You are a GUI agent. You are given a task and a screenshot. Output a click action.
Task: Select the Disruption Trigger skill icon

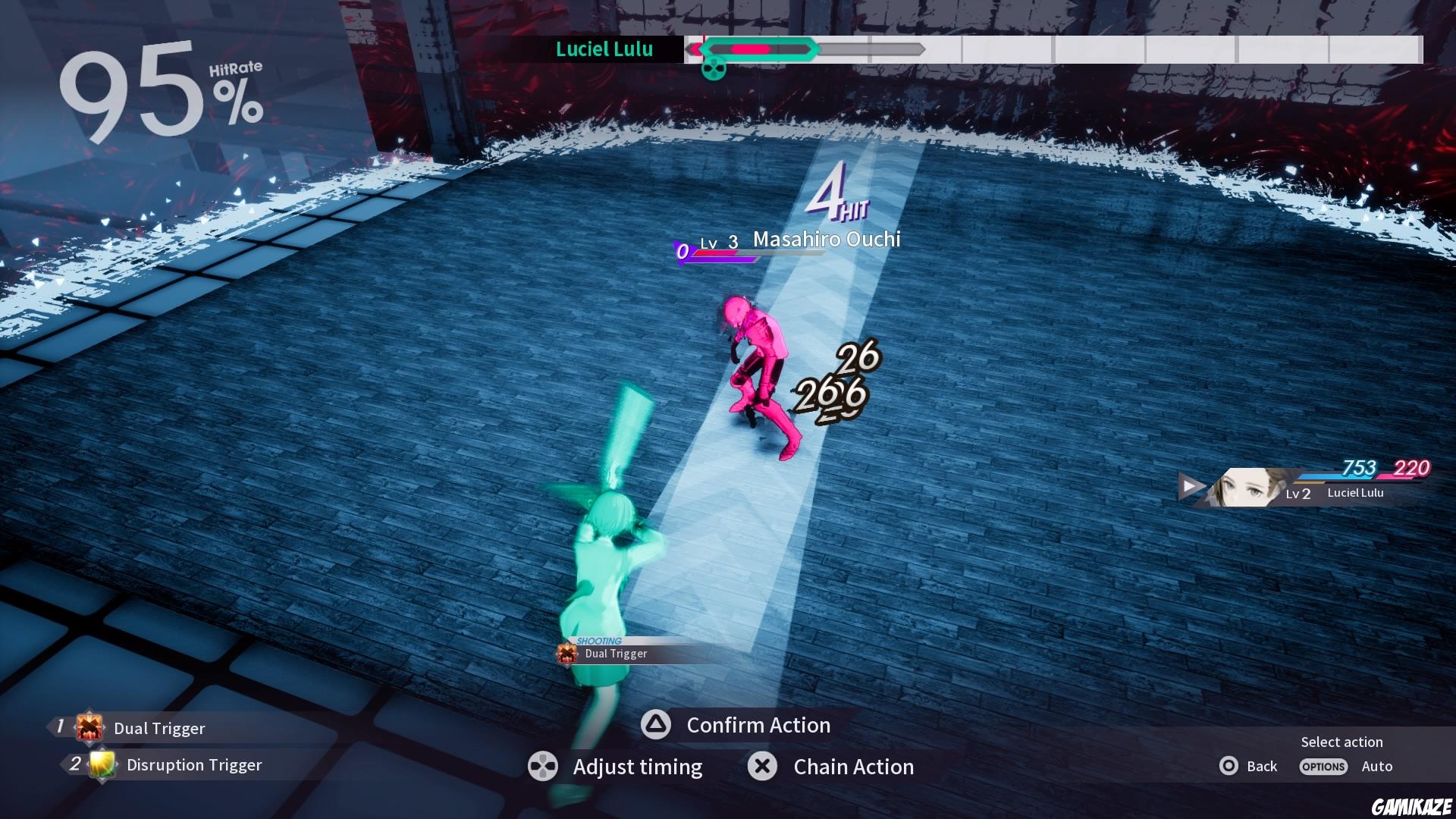pos(101,765)
